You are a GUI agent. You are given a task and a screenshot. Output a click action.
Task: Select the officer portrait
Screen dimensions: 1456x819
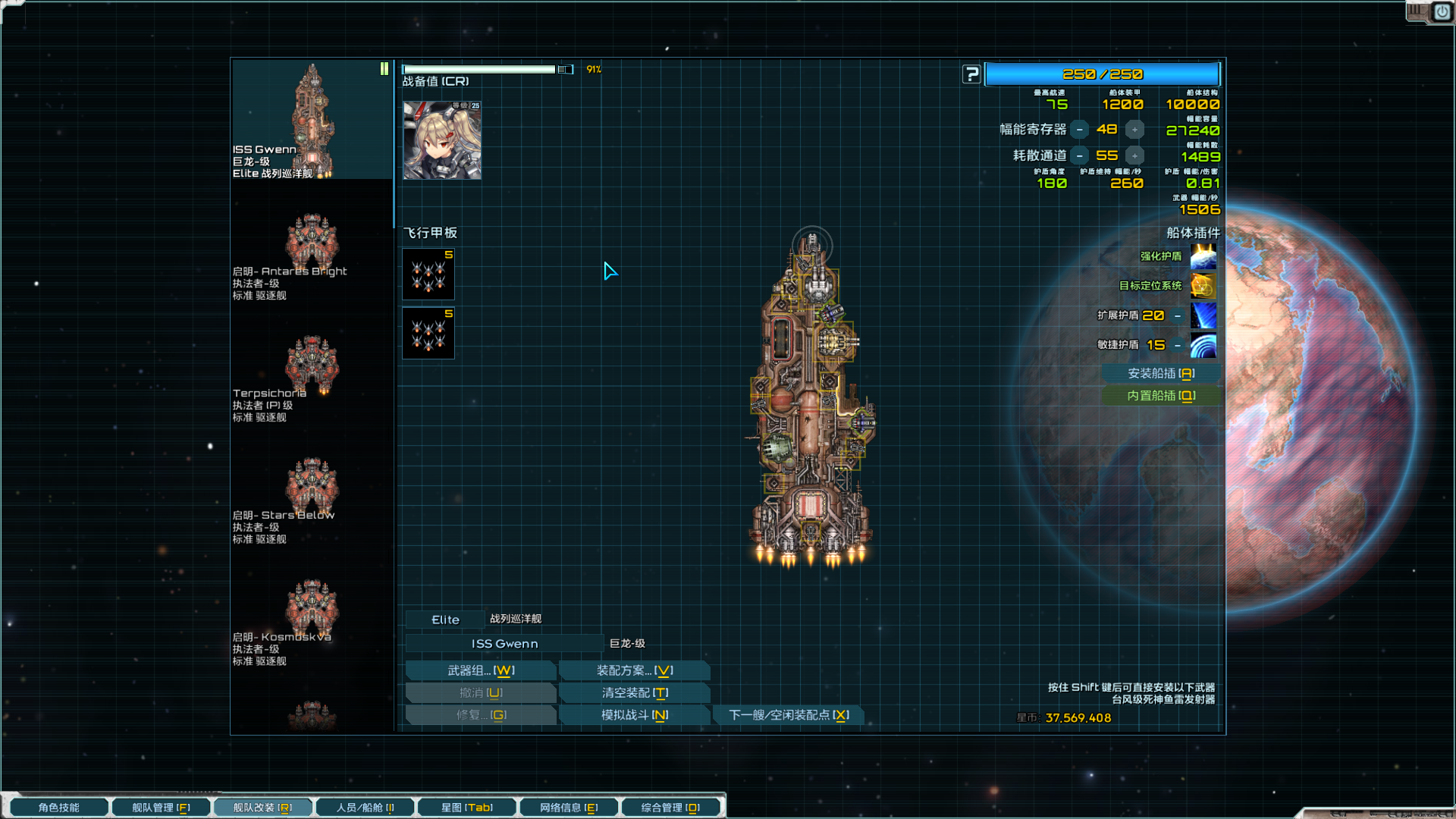point(442,140)
